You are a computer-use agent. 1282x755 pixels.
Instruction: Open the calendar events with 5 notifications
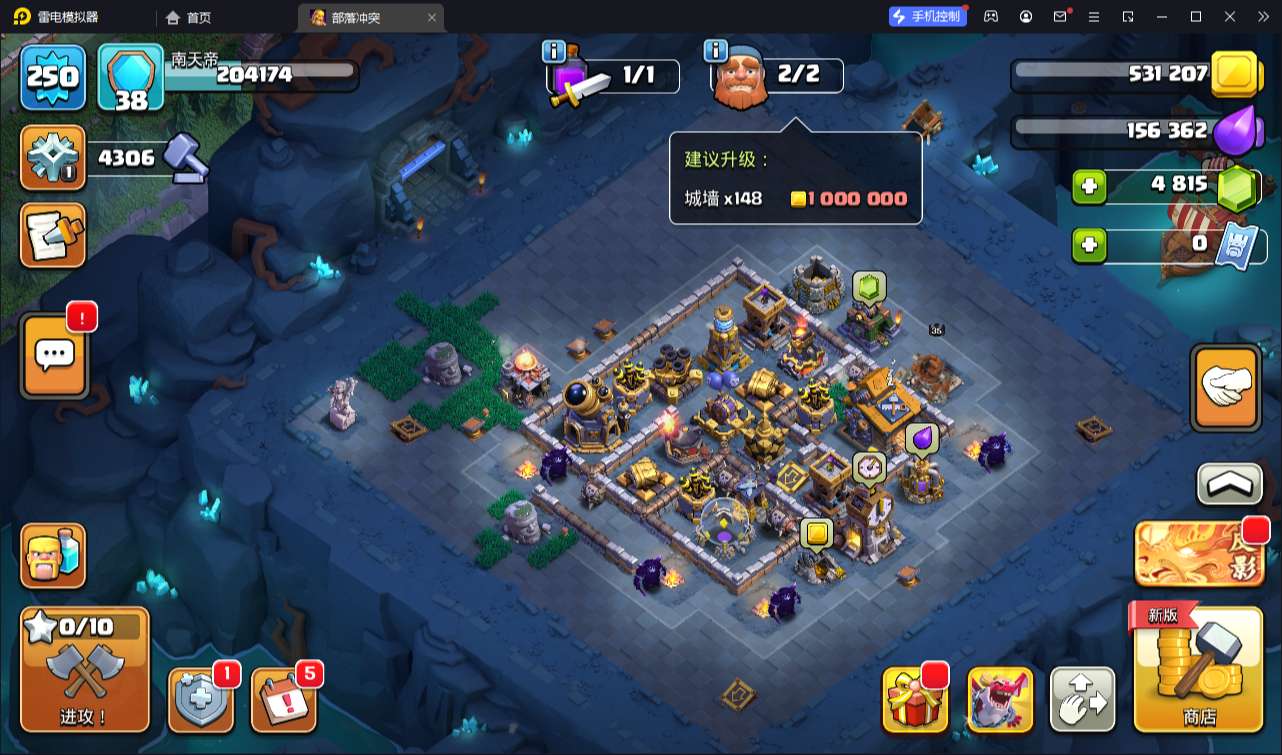pos(284,699)
